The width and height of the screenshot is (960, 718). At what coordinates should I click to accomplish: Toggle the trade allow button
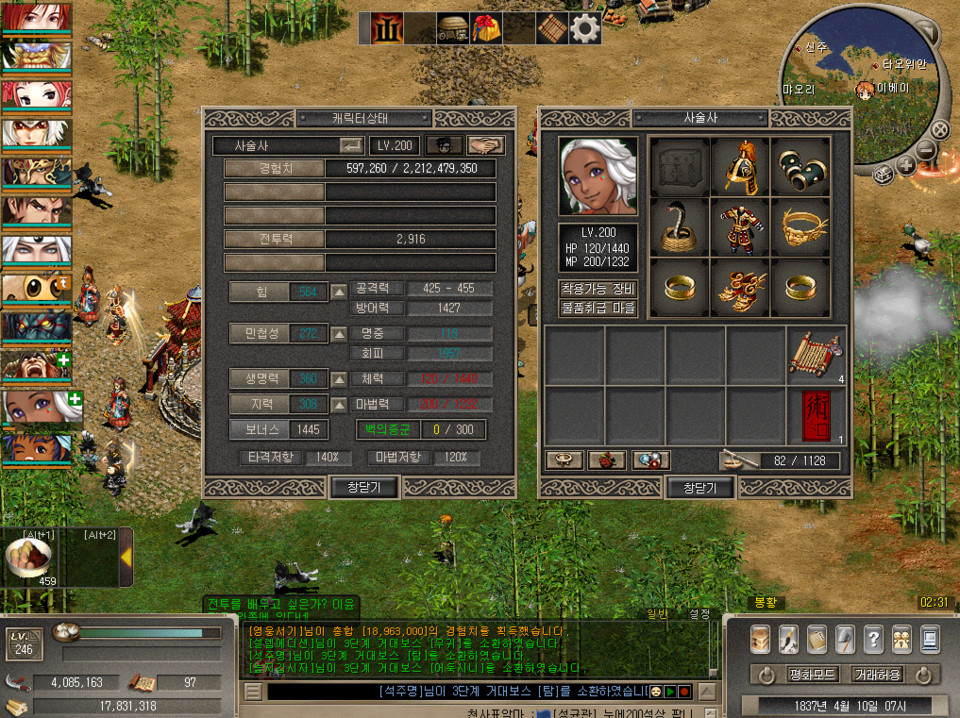(x=876, y=674)
